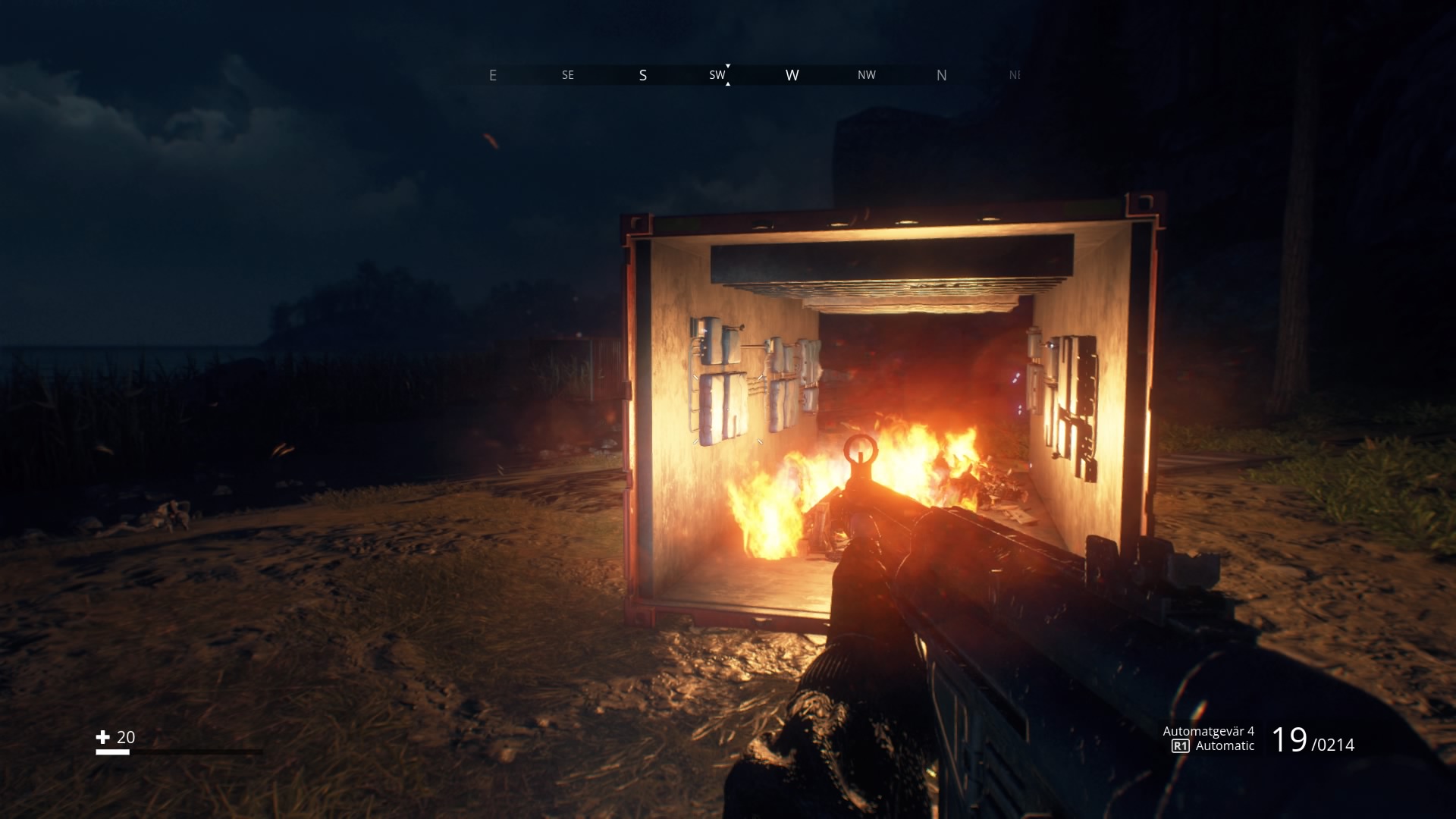Click the N heading on the compass

click(942, 75)
